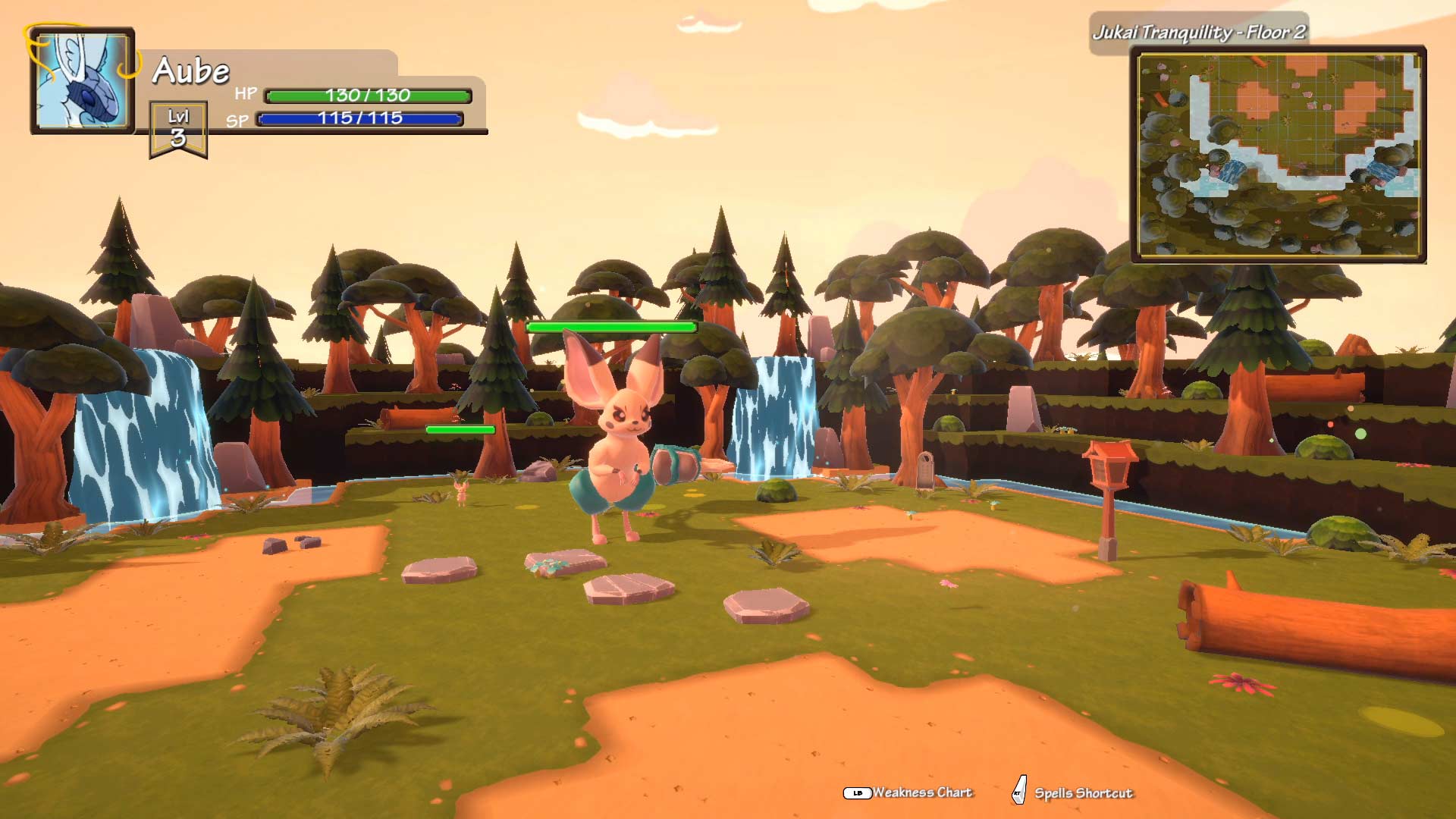Screen dimensions: 1456x819
Task: Open the Jukai Tranquility floor minimap
Action: [x=1279, y=155]
